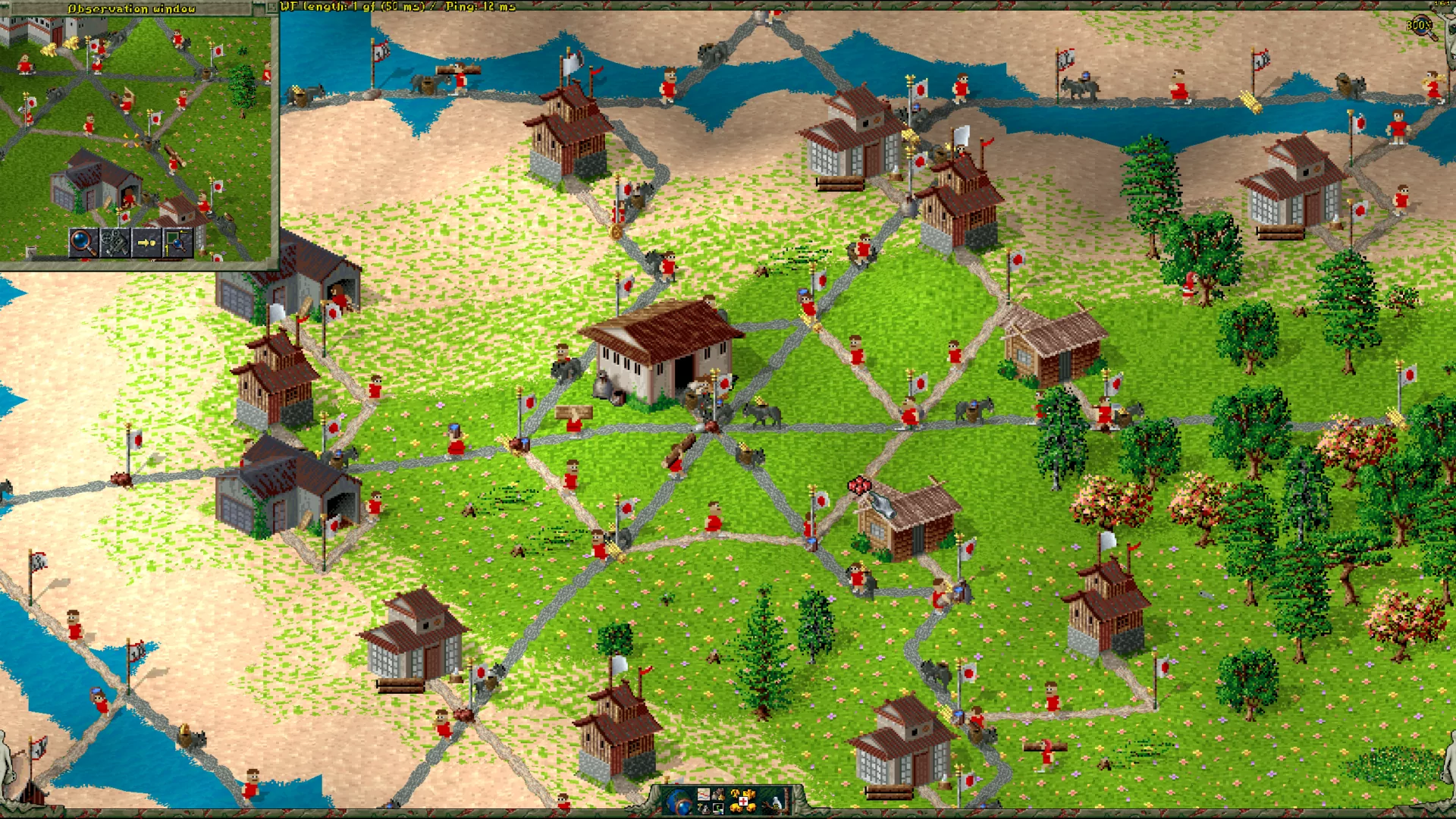Click the goto arrow icon in the Observation window
The height and width of the screenshot is (819, 1456).
pos(146,243)
